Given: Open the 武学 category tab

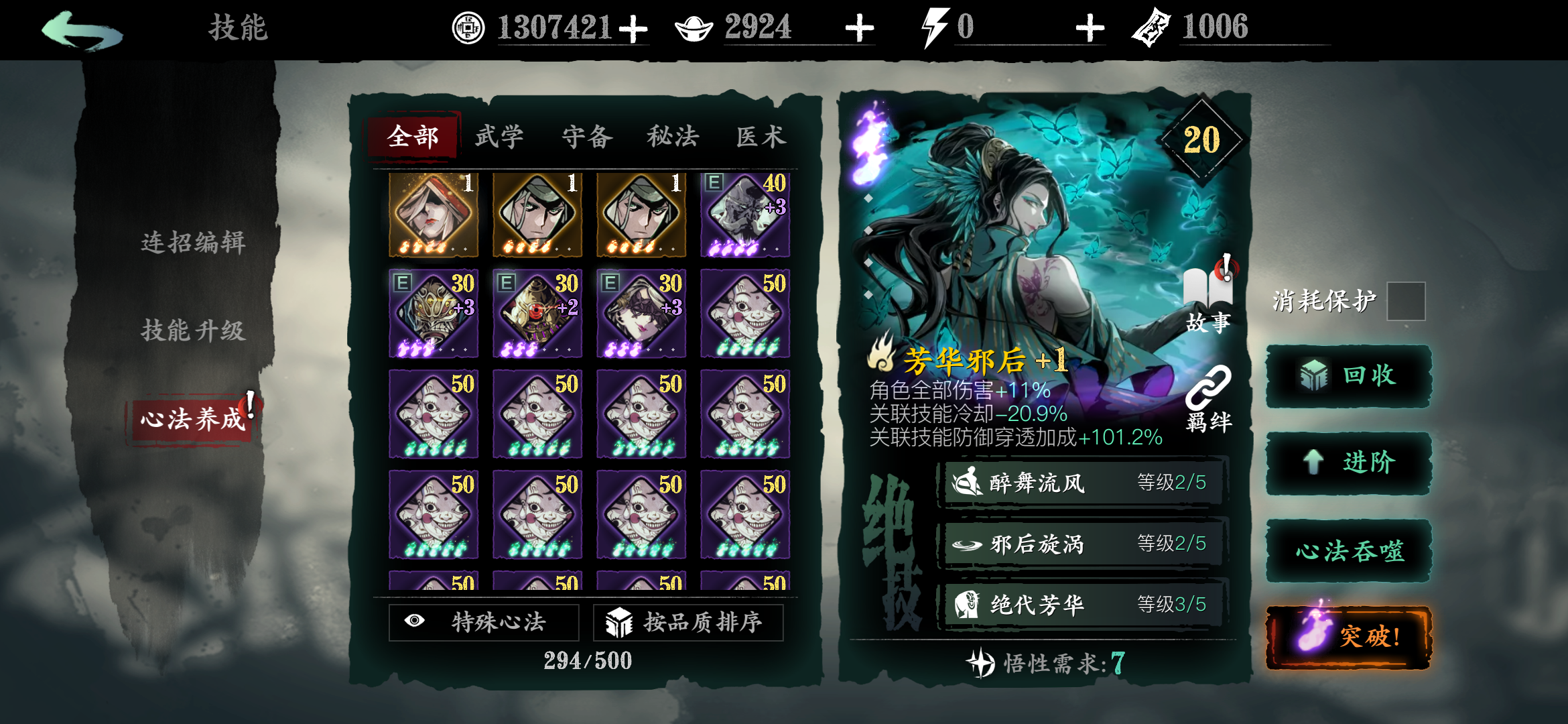Looking at the screenshot, I should point(500,135).
